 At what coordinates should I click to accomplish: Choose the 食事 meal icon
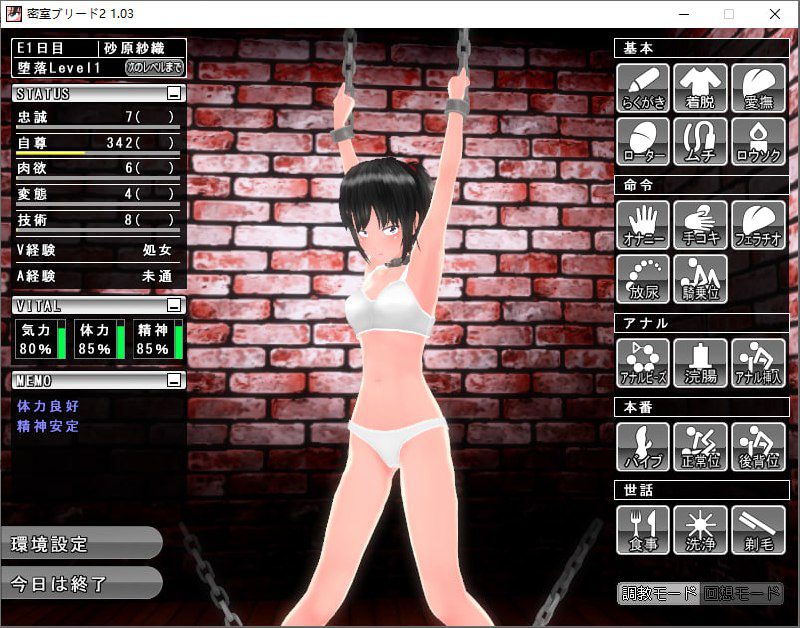(x=643, y=529)
